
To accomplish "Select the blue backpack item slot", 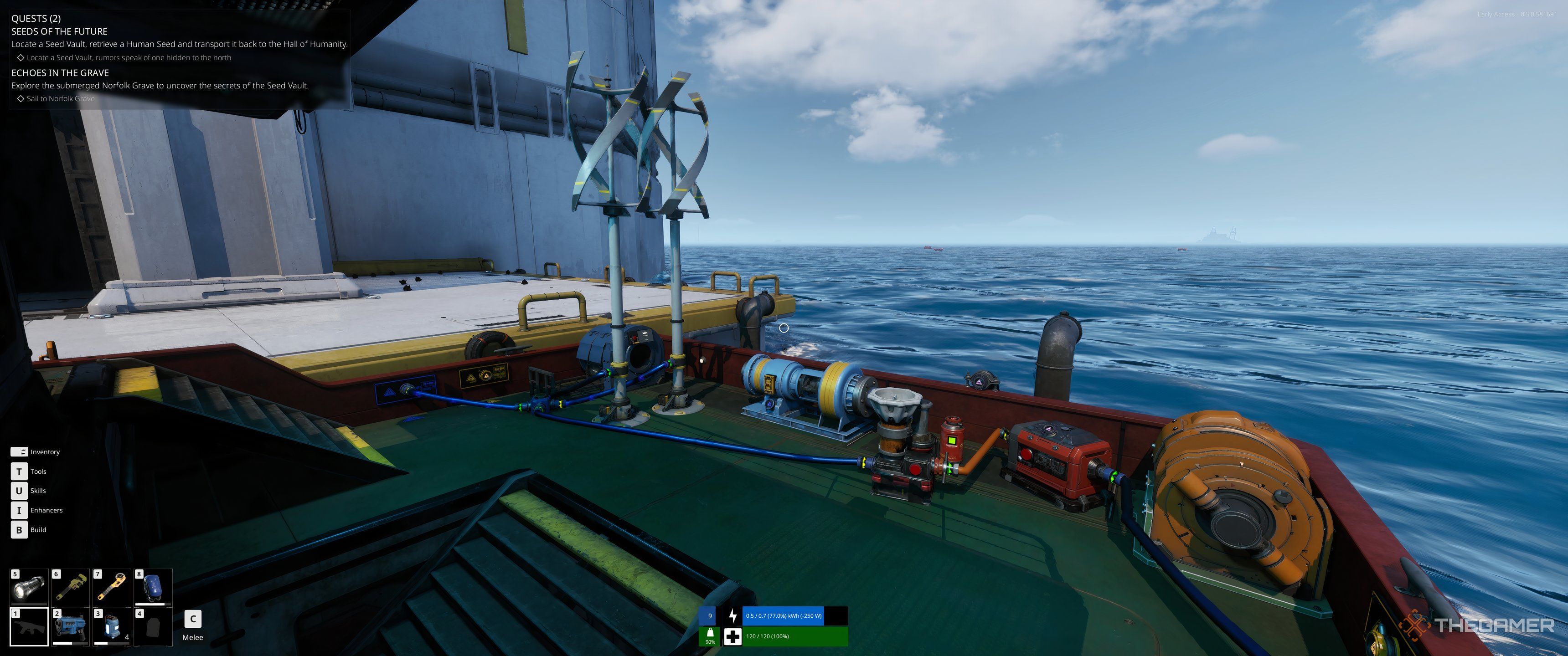I will click(x=153, y=587).
